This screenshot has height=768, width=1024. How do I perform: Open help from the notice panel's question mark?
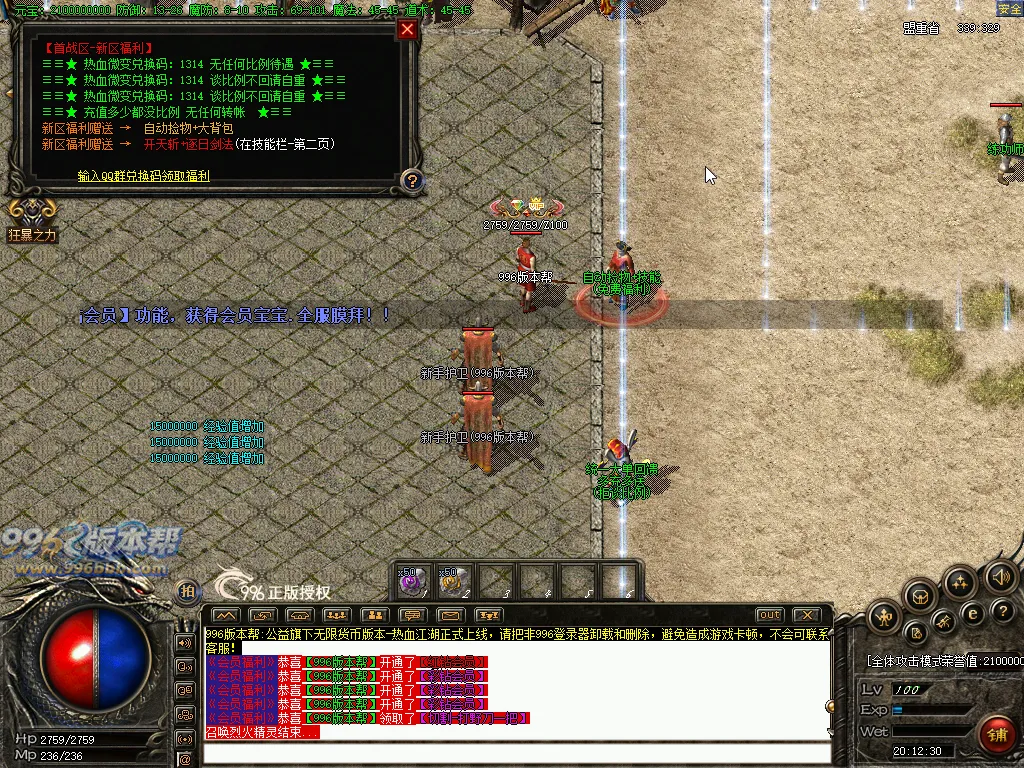coord(412,181)
